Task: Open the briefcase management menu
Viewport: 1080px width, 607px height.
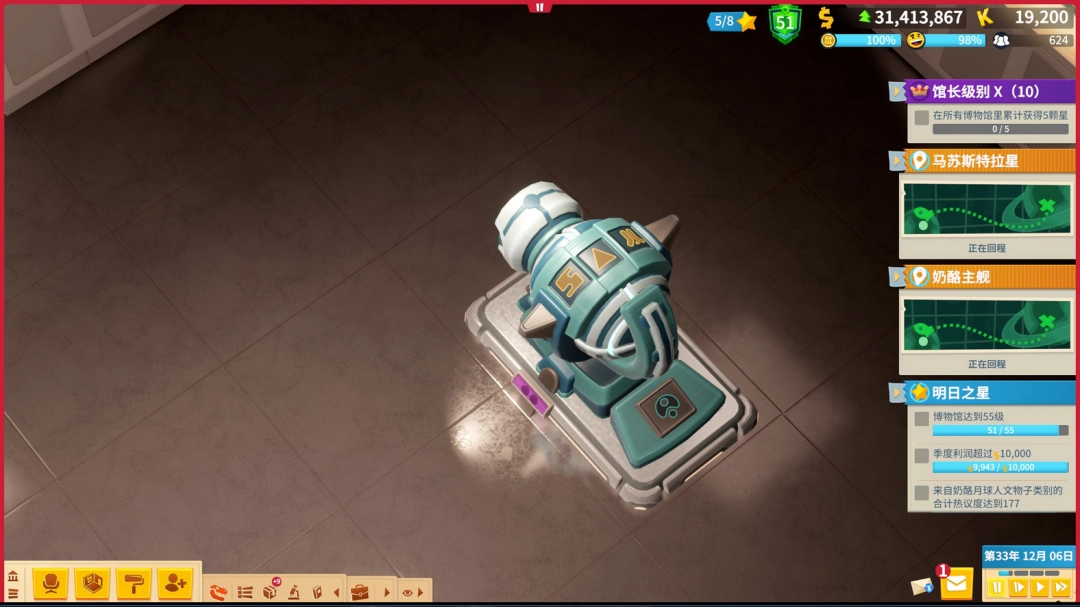Action: pyautogui.click(x=359, y=592)
